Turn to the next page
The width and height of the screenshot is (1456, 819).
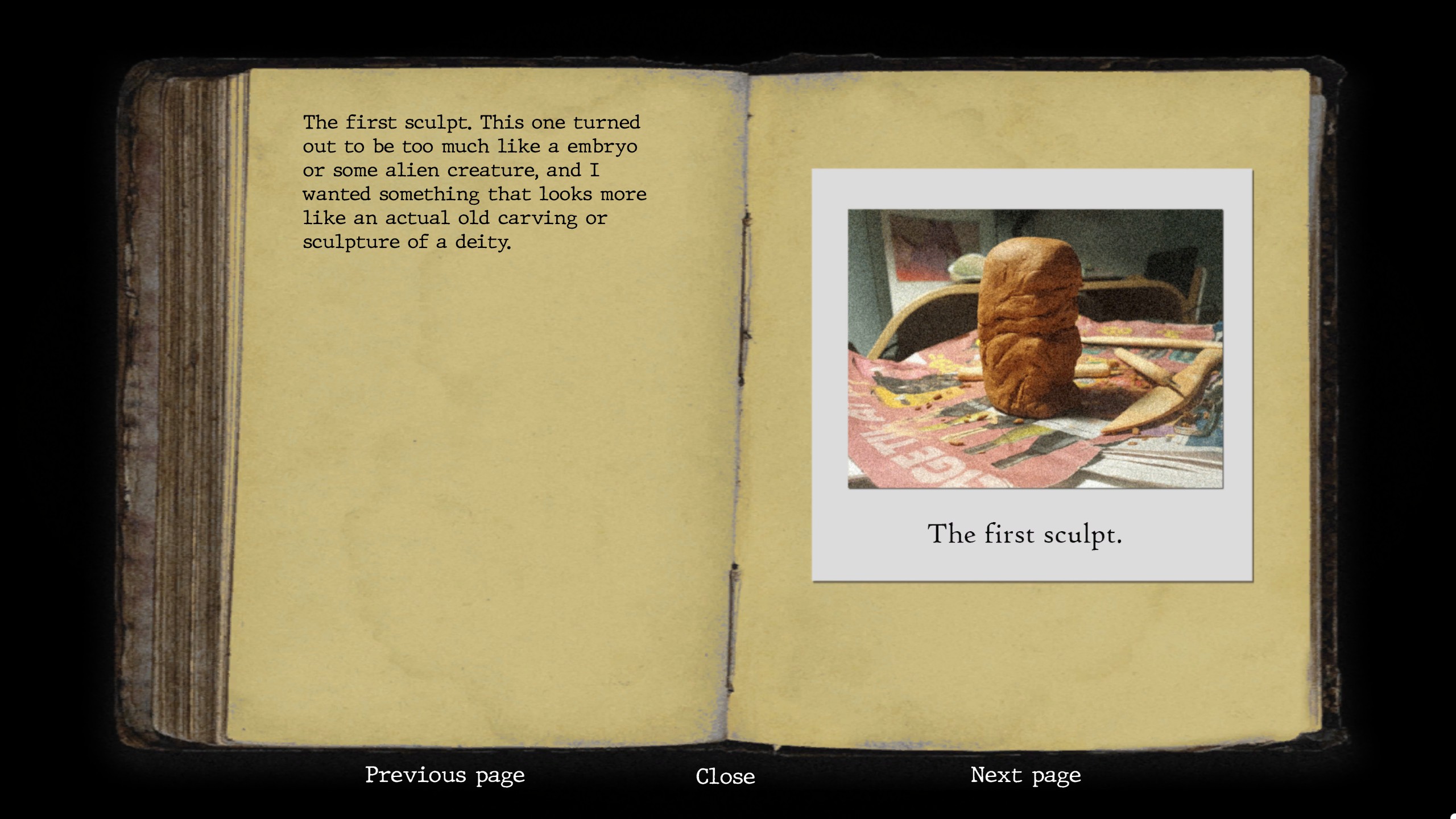coord(1025,775)
